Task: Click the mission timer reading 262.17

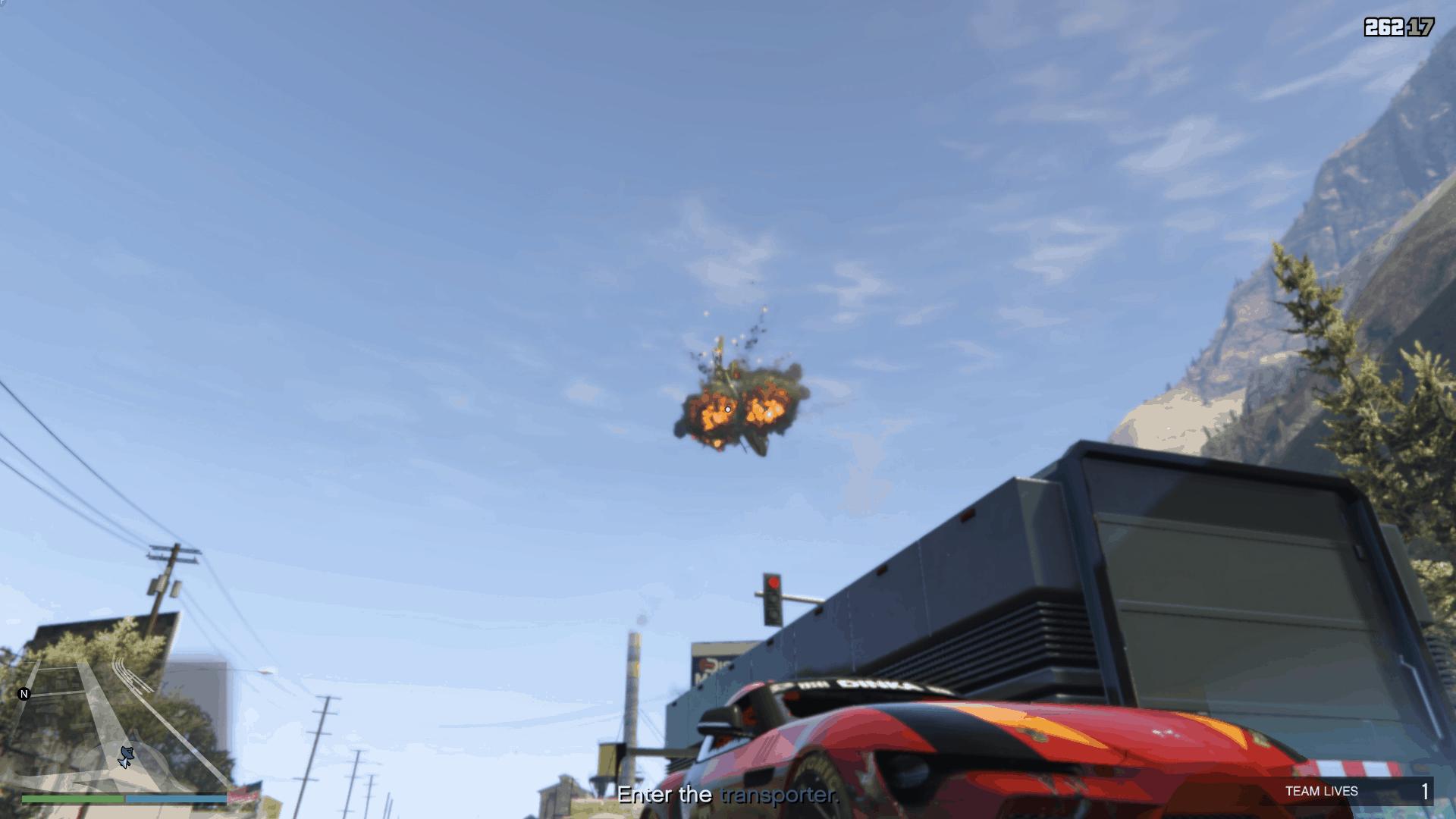Action: (1399, 26)
